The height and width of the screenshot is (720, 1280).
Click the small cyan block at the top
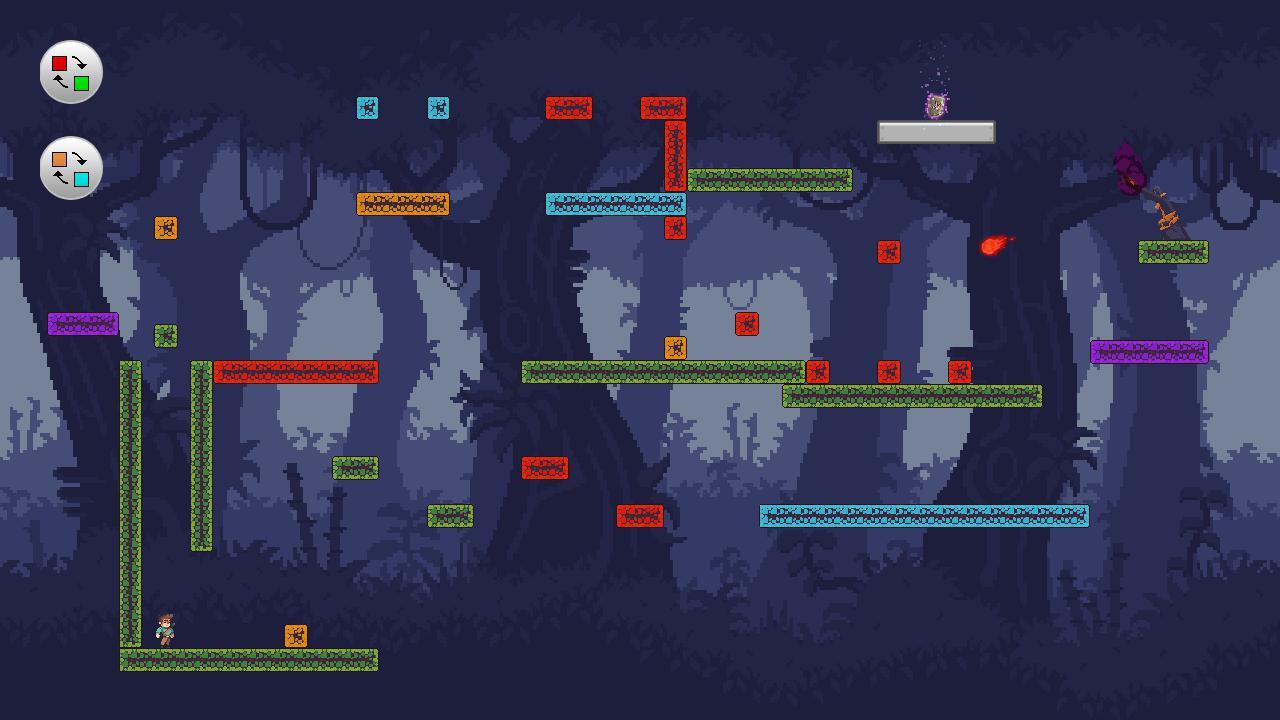pyautogui.click(x=368, y=107)
